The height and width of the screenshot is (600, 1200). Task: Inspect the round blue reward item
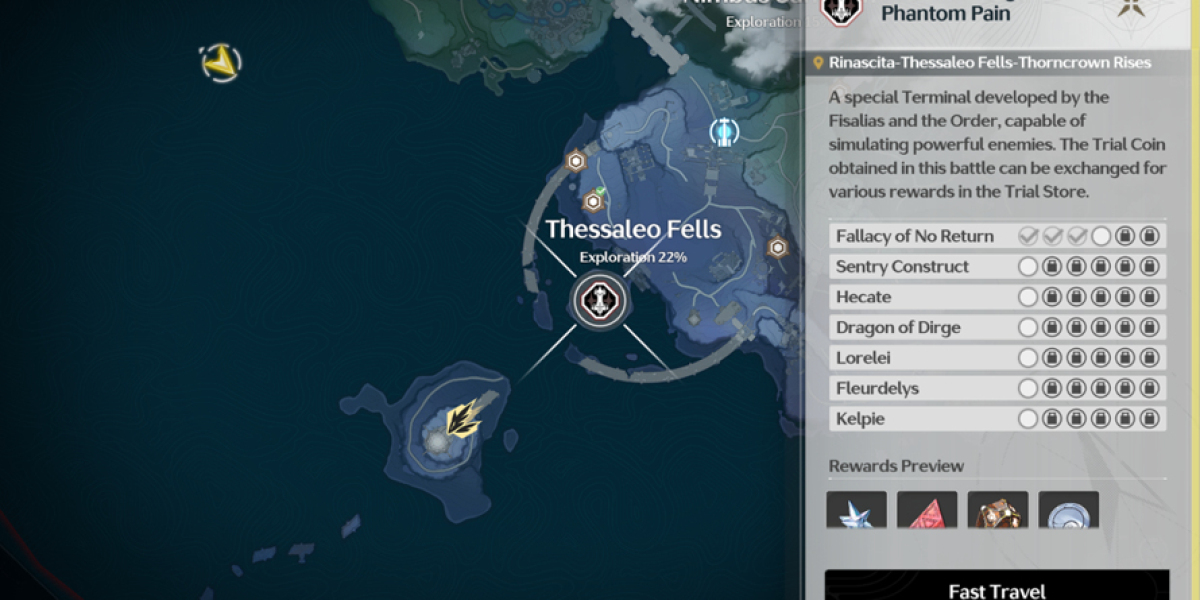pyautogui.click(x=1068, y=511)
